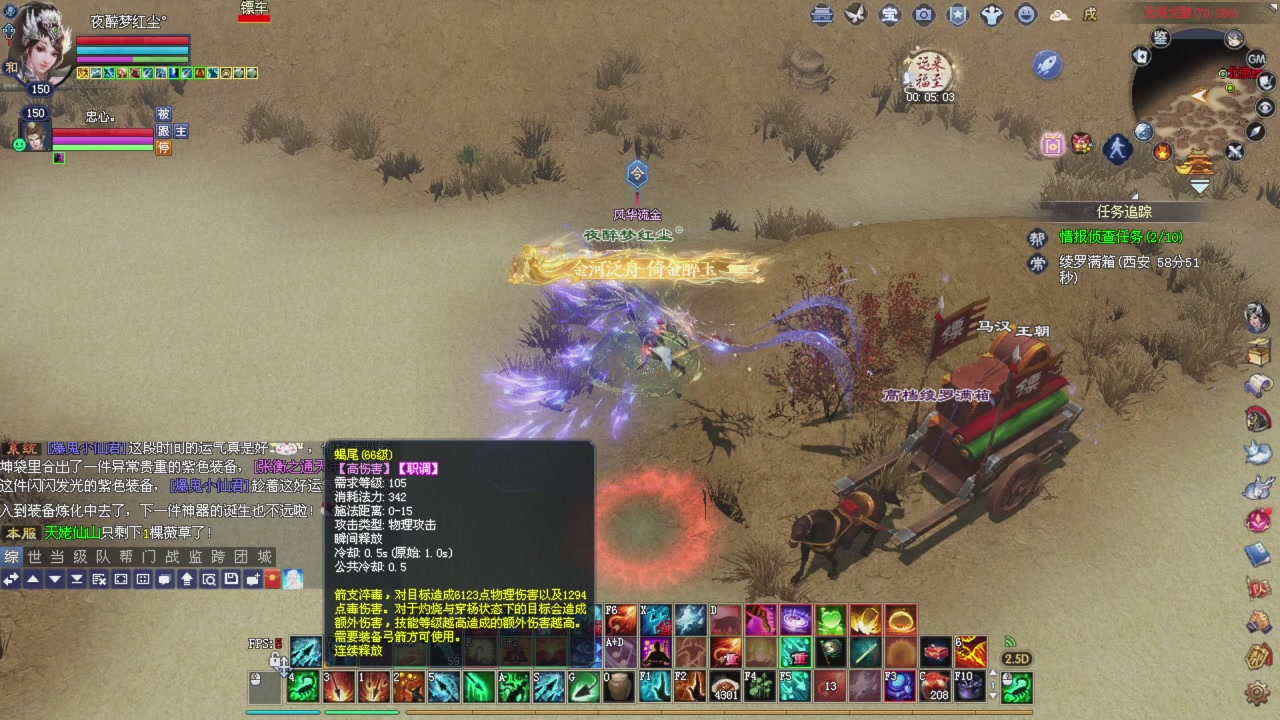Screen dimensions: 1280x720
Task: Switch to the 帮 guild chat tab
Action: 122,557
